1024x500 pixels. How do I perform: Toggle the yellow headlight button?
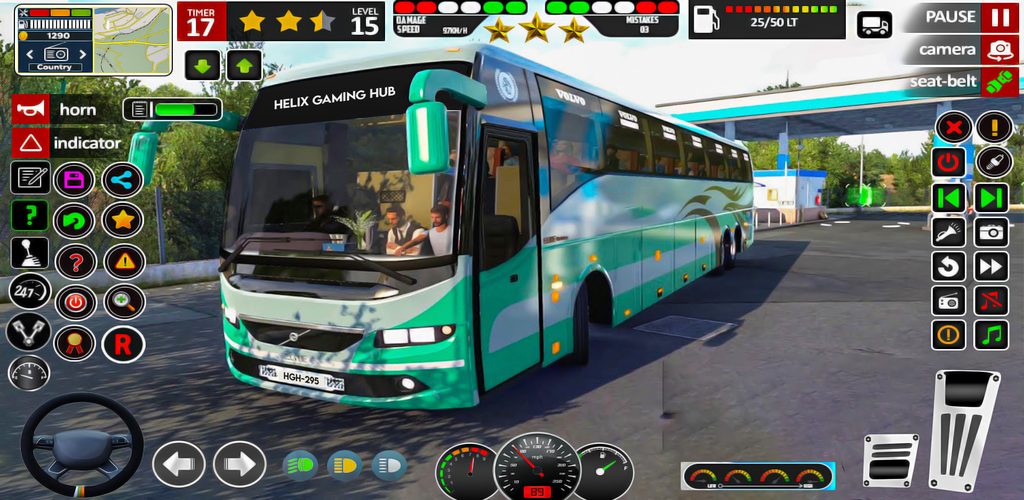344,464
